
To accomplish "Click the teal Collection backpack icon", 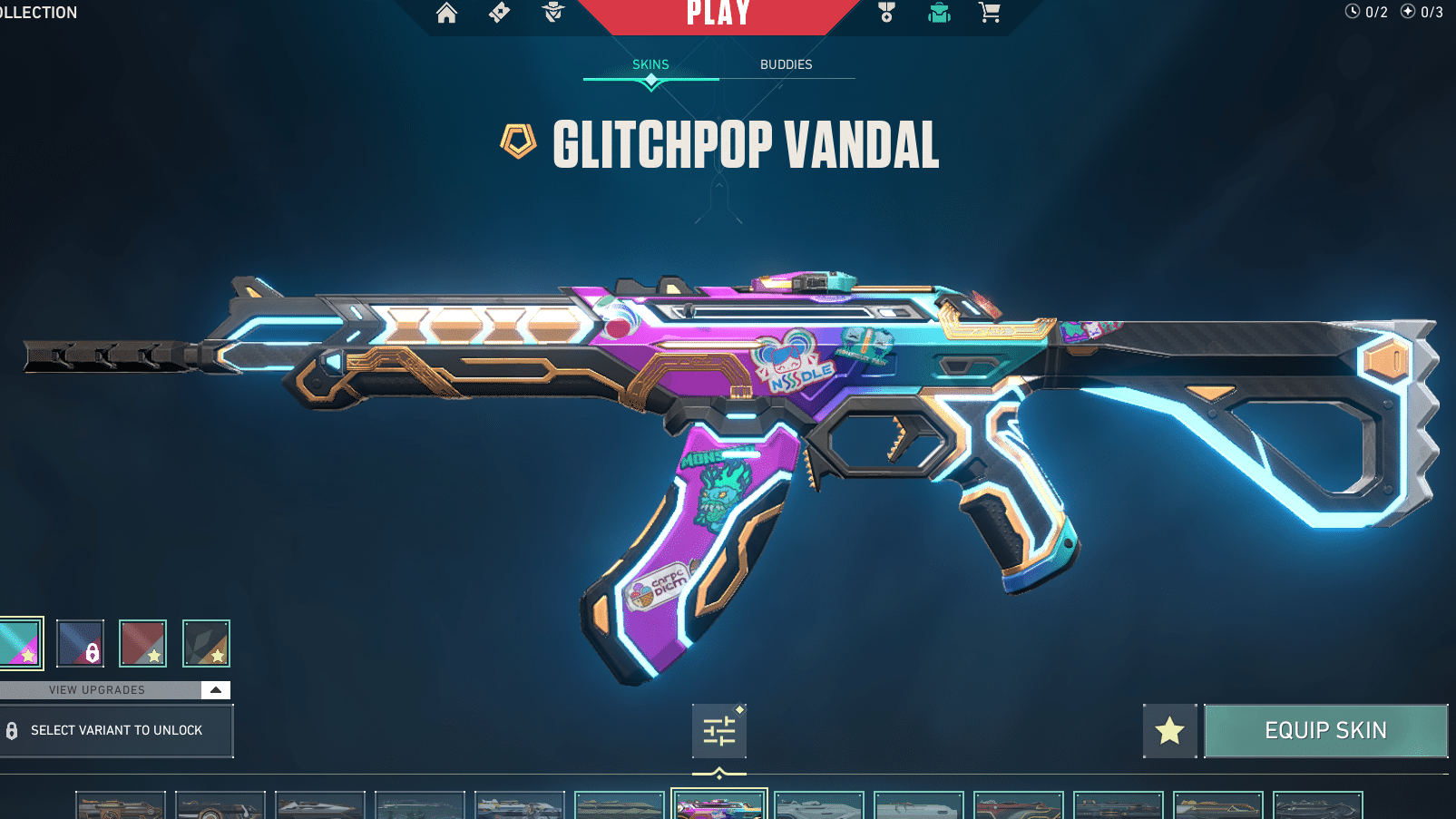I will pos(939,14).
